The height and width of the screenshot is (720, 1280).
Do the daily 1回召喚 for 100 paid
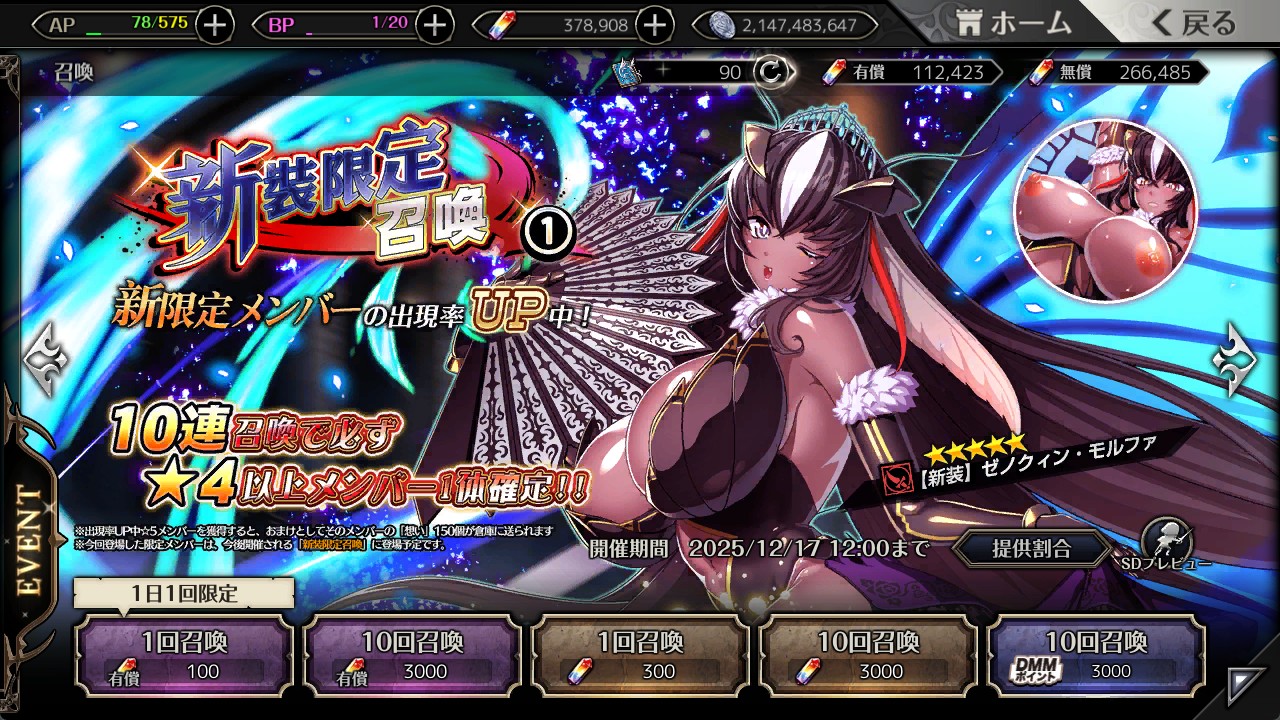click(x=184, y=655)
